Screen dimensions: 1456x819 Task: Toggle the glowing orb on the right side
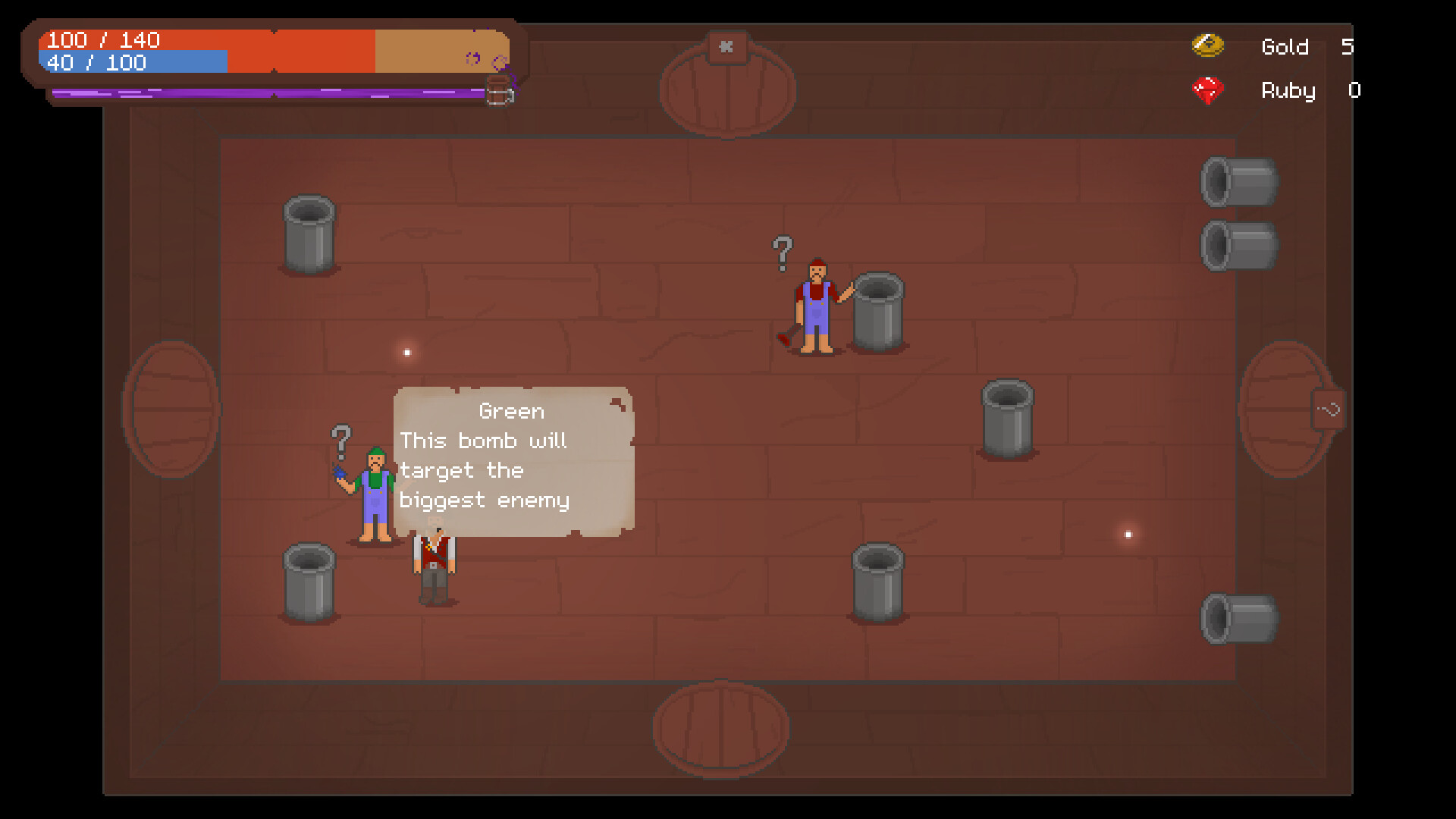pyautogui.click(x=1127, y=535)
